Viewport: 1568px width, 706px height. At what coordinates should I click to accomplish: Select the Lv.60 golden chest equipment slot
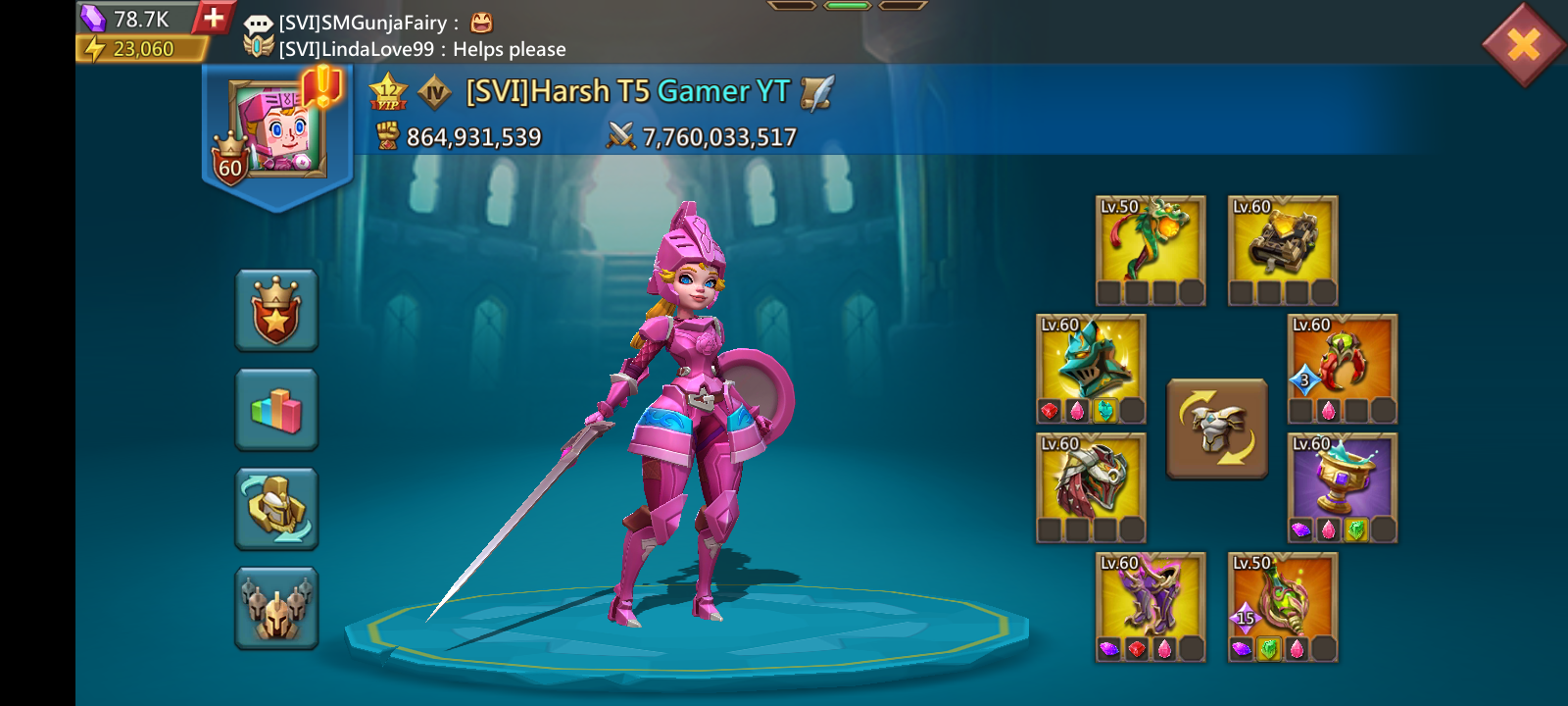coord(1283,250)
